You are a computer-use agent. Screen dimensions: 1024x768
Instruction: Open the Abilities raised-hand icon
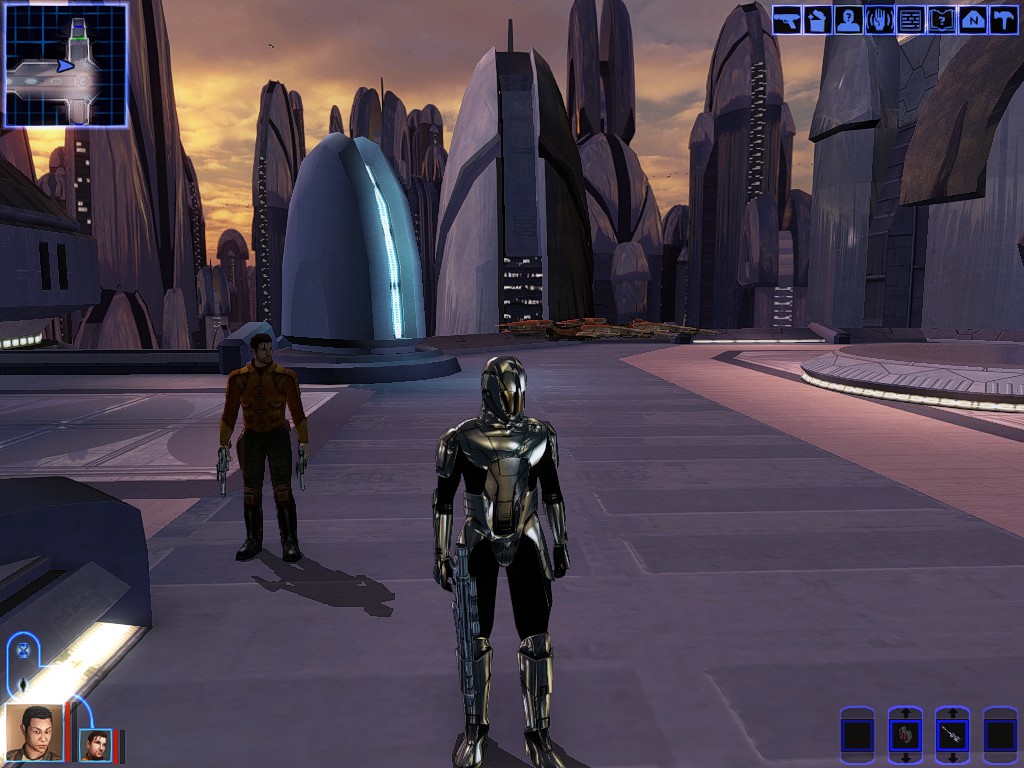pos(879,20)
